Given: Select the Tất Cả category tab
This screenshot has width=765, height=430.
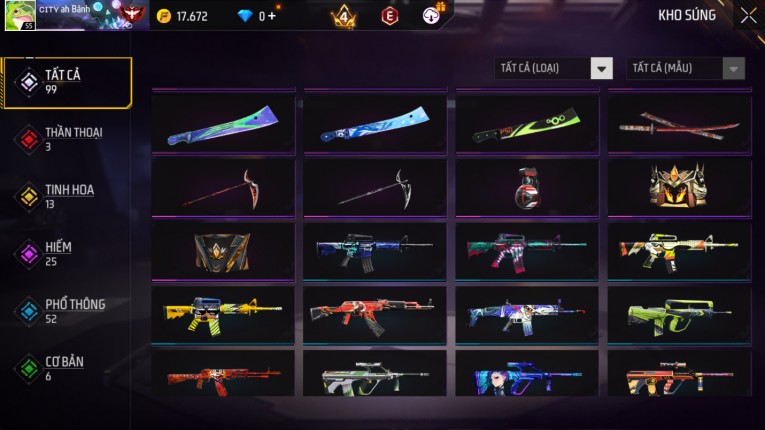Looking at the screenshot, I should 67,82.
